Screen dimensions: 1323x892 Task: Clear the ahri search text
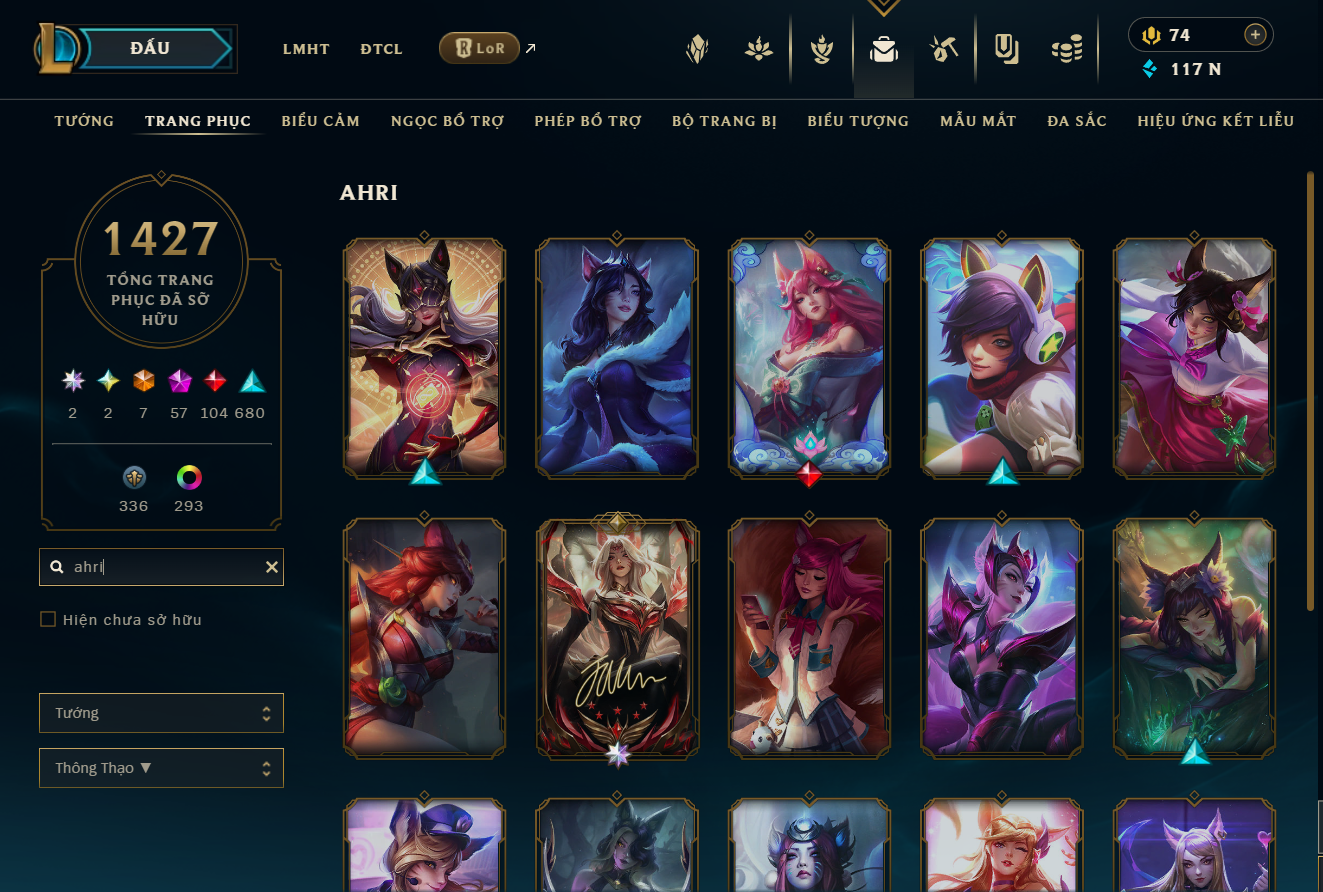coord(271,567)
